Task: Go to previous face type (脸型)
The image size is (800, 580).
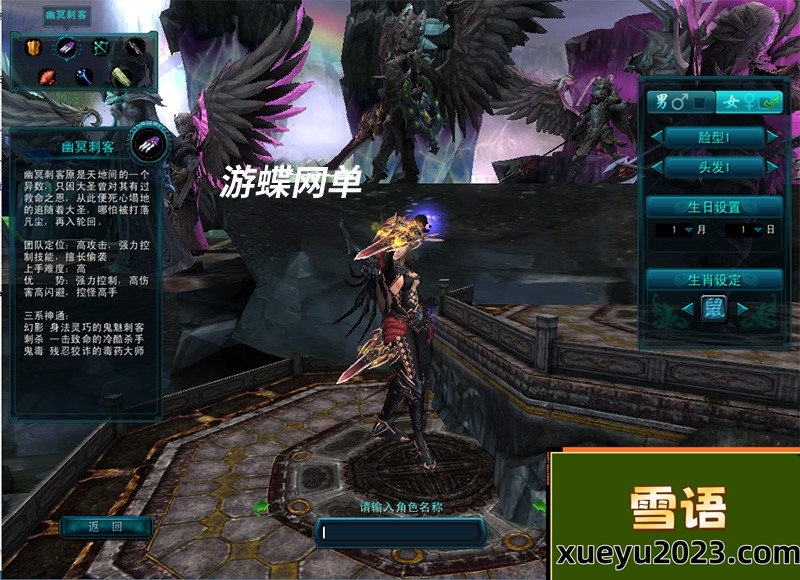Action: [x=656, y=136]
